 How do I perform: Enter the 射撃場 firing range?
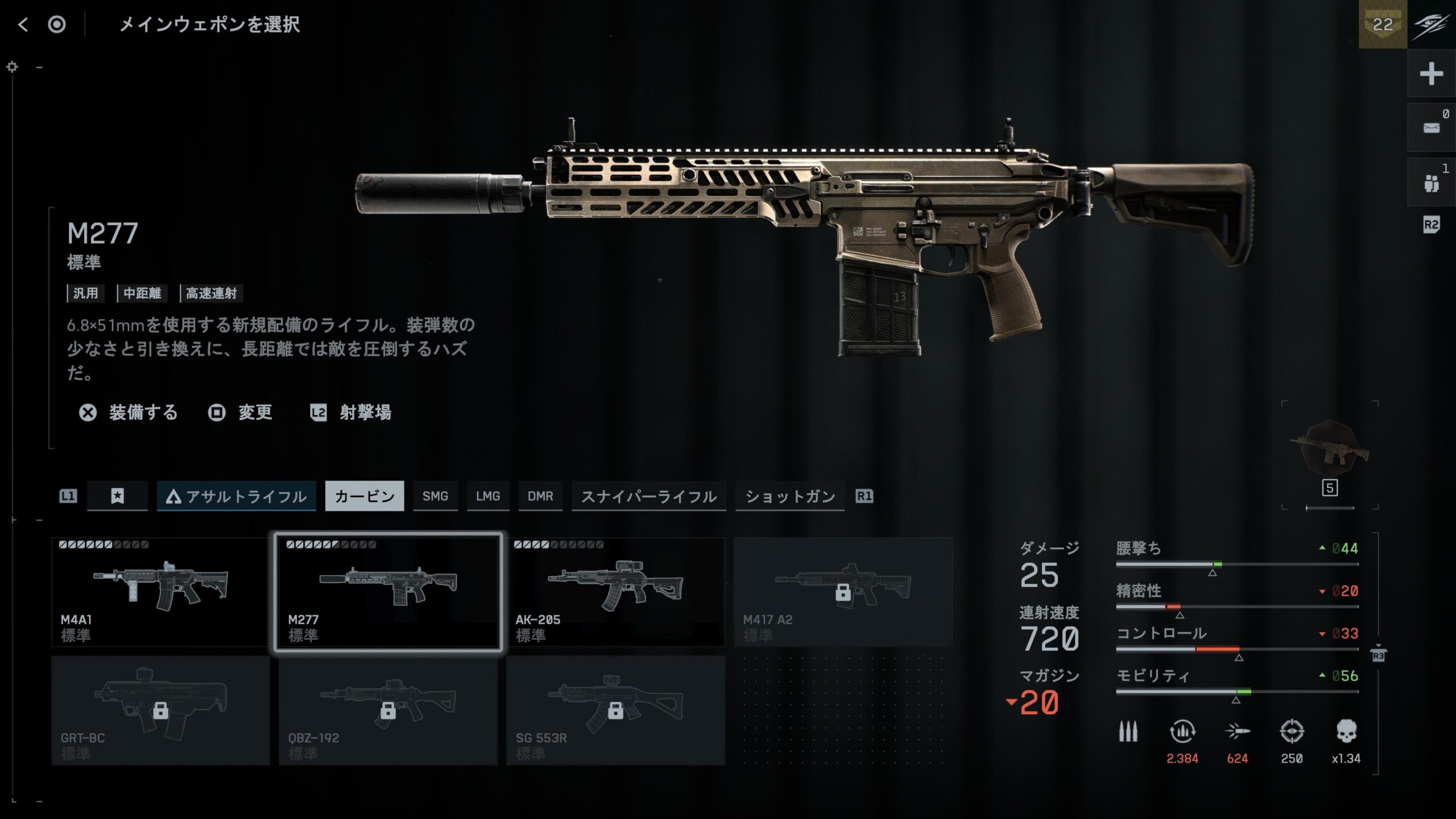(351, 412)
